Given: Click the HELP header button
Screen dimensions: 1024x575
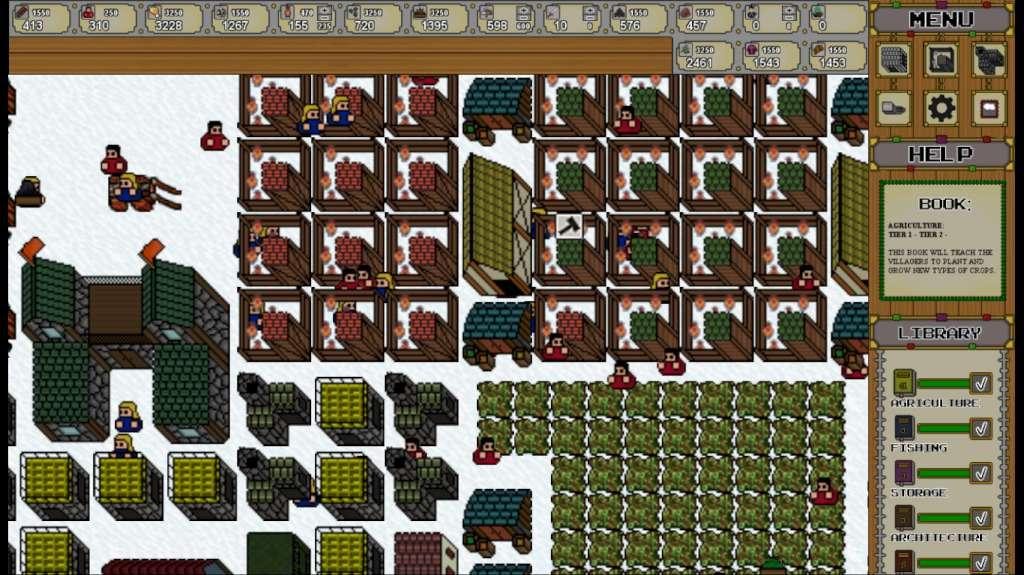Looking at the screenshot, I should (x=940, y=154).
